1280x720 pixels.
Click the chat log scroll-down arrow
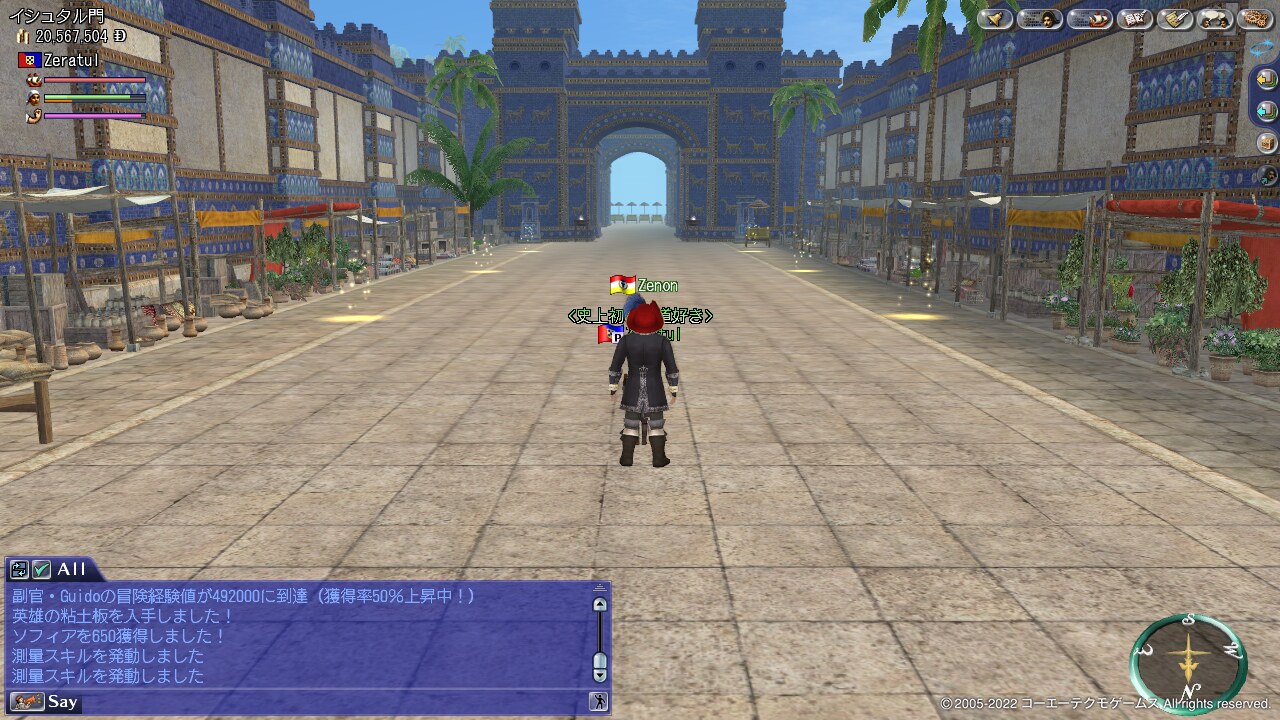click(x=600, y=675)
